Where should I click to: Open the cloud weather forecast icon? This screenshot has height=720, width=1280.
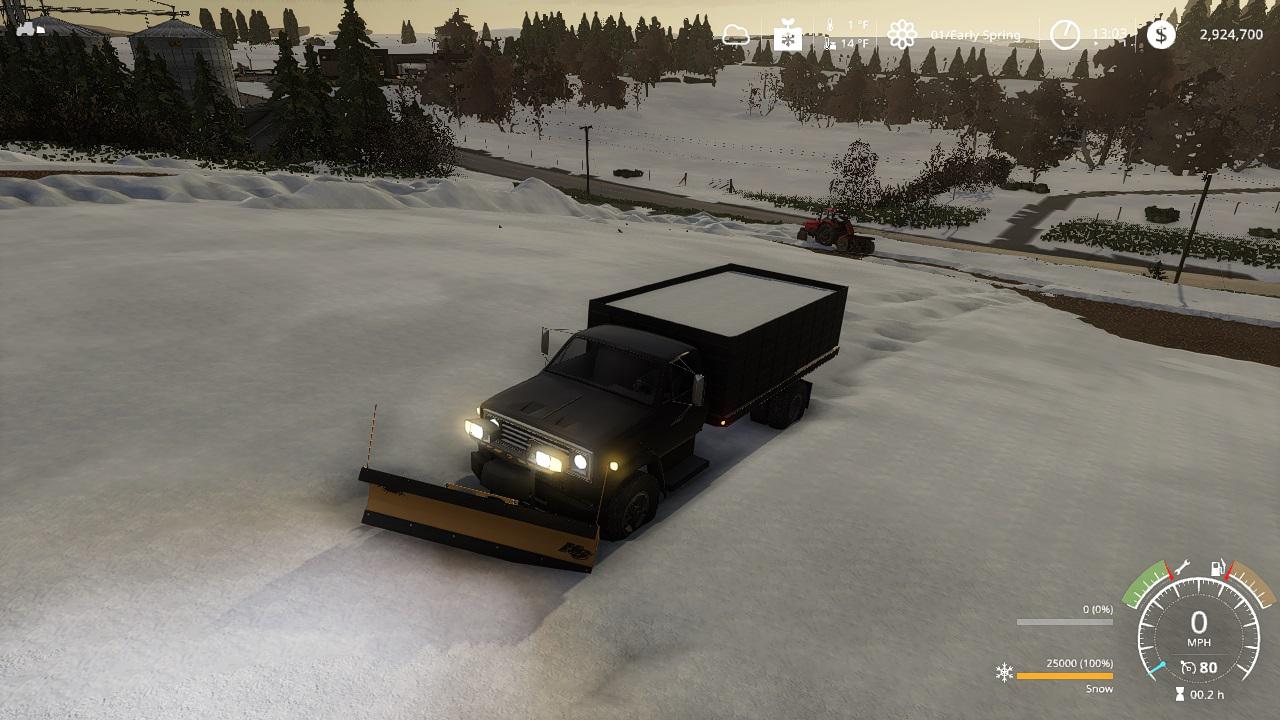click(x=736, y=36)
